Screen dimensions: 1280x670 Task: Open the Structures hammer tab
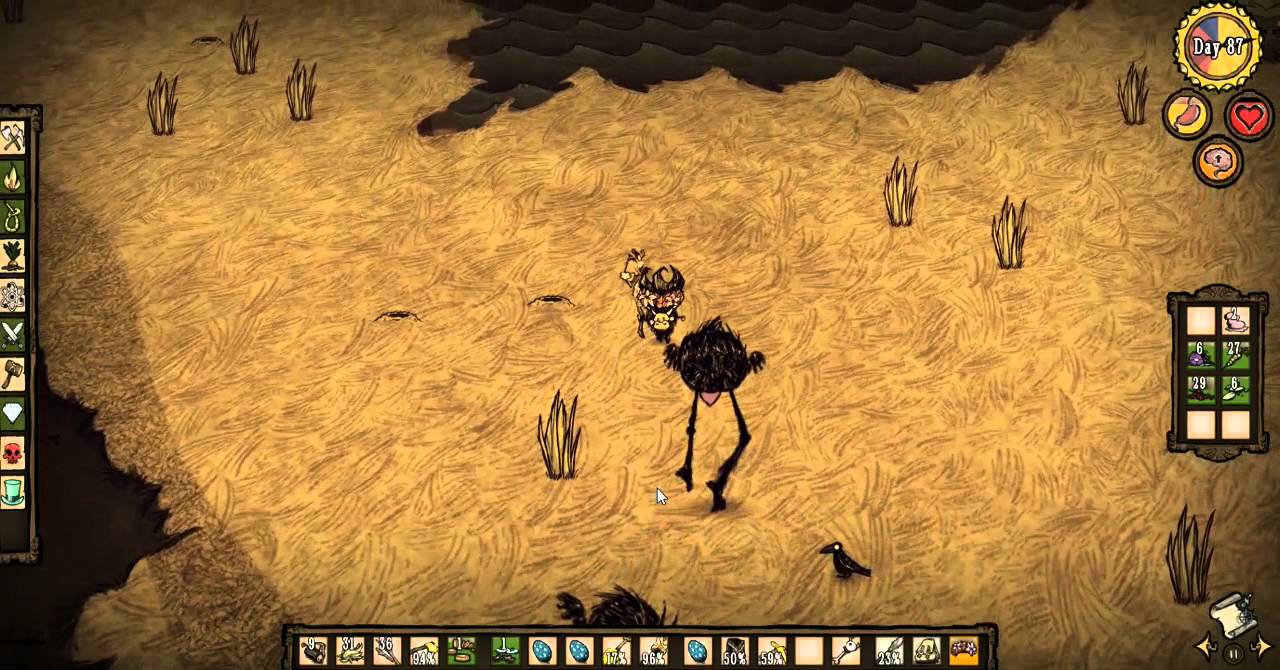(x=12, y=374)
